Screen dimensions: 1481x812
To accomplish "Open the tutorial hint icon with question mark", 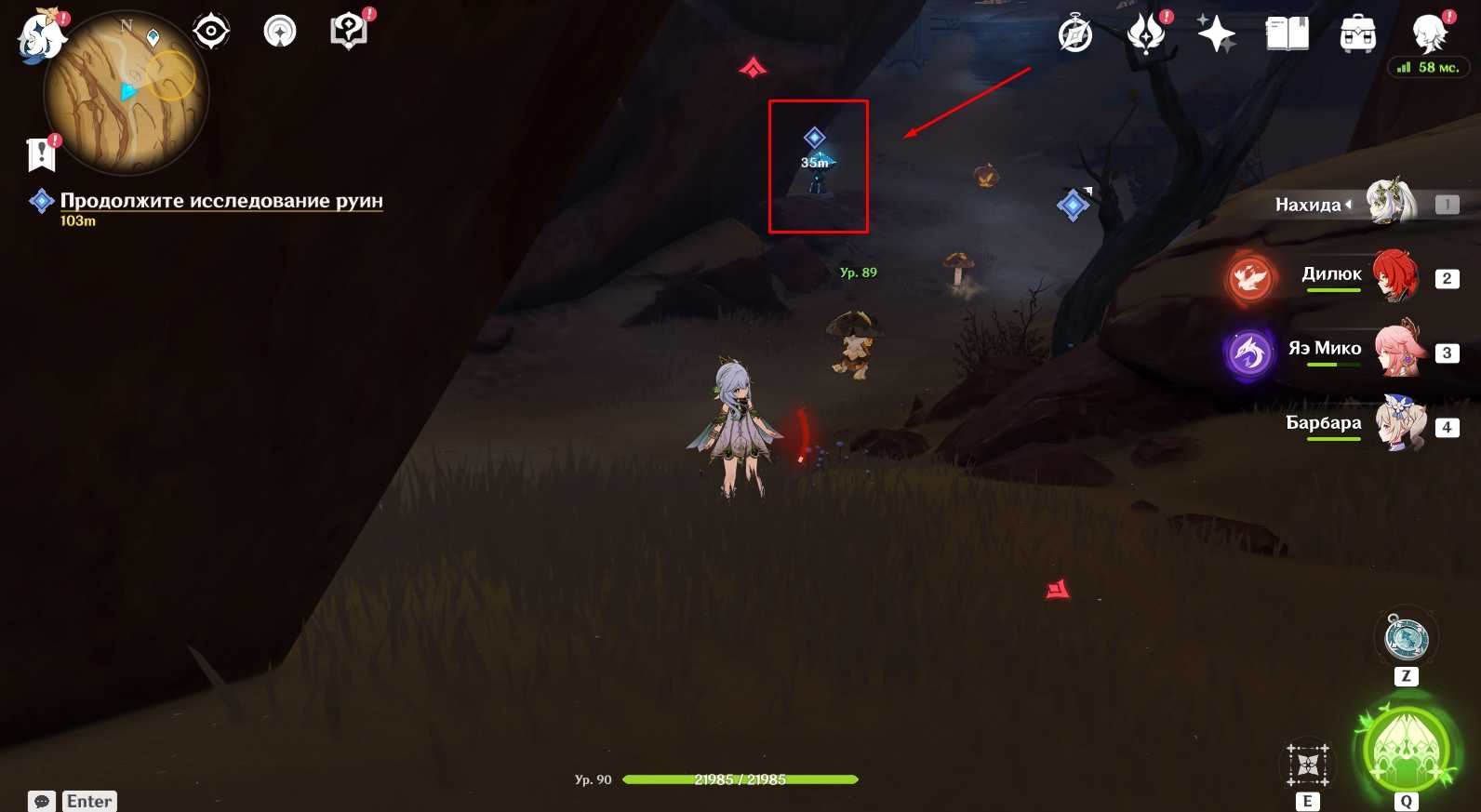I will (x=350, y=32).
